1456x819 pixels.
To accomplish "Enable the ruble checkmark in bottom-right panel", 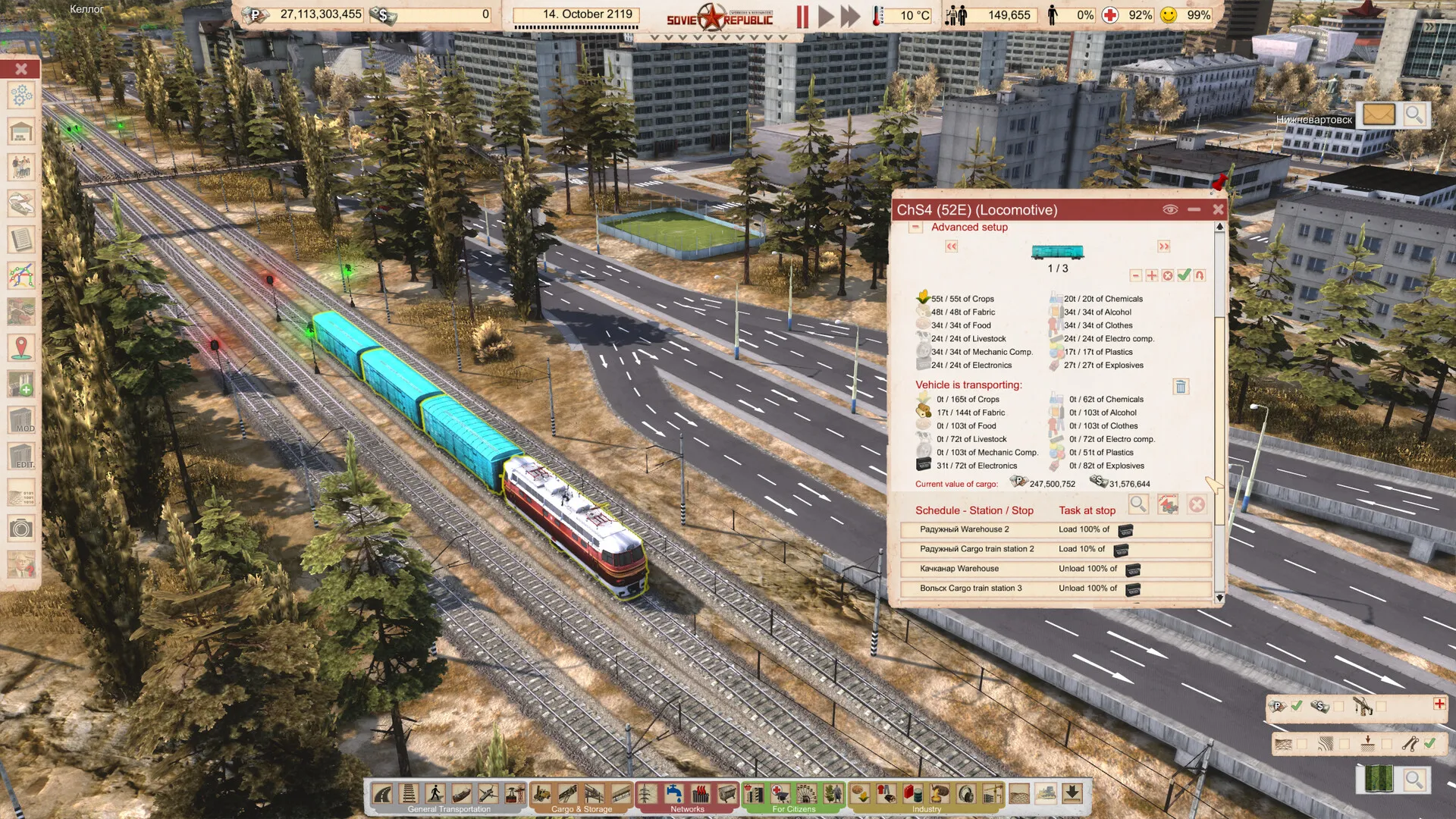I will (x=1296, y=706).
